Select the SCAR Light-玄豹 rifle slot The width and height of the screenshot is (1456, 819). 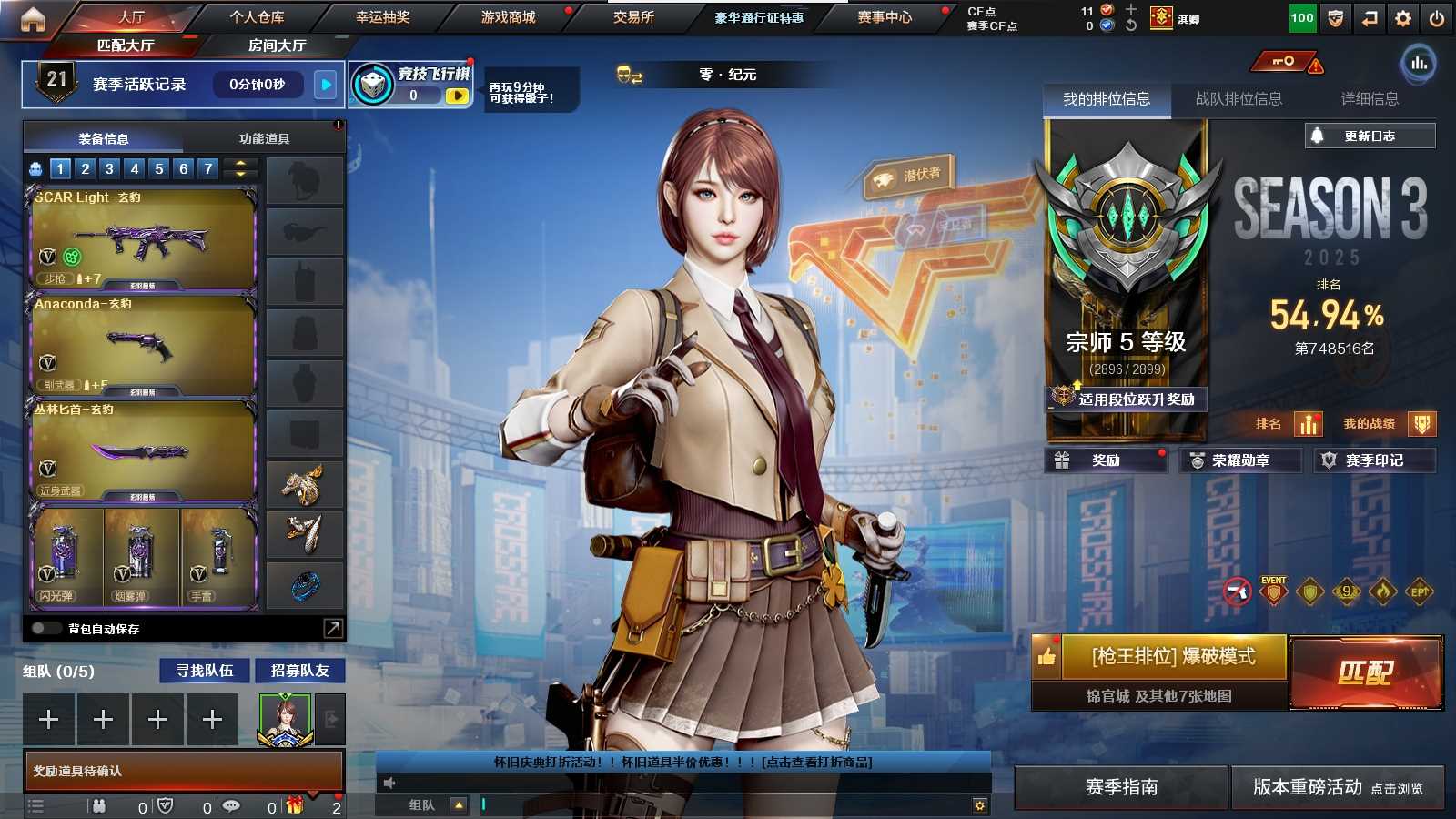[x=143, y=239]
